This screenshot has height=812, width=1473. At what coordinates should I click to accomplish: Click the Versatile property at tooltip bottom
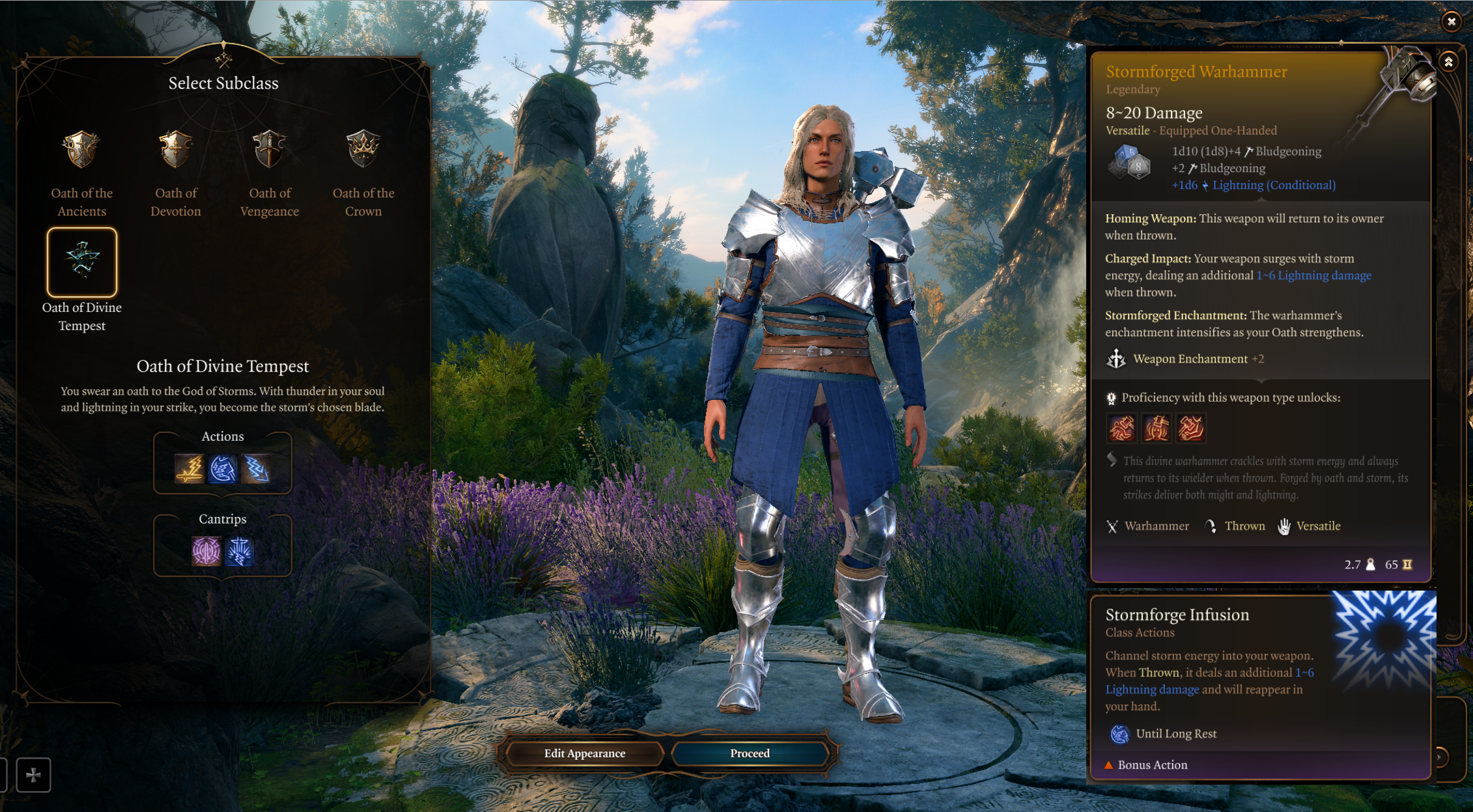(x=1318, y=526)
